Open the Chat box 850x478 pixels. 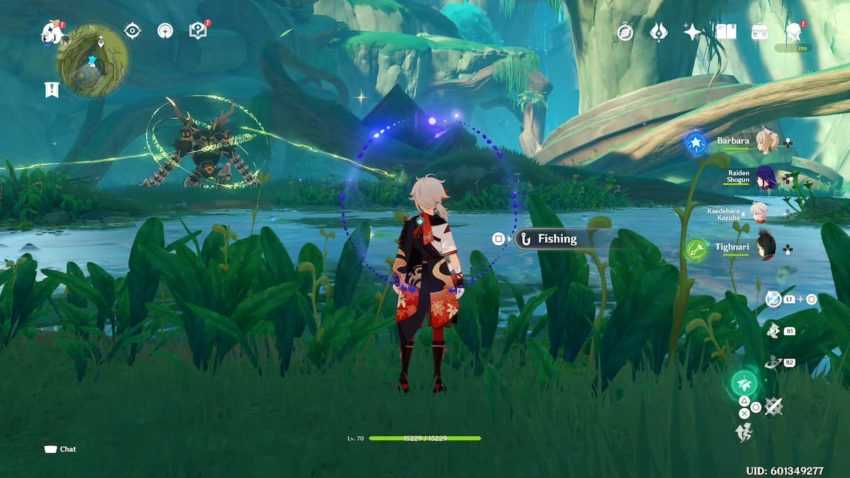[x=60, y=449]
